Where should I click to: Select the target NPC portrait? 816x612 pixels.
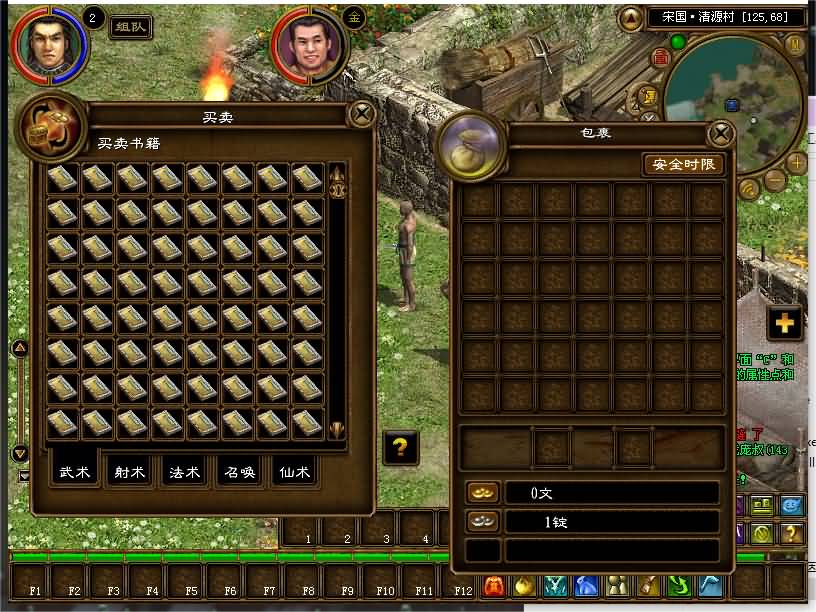tap(310, 46)
